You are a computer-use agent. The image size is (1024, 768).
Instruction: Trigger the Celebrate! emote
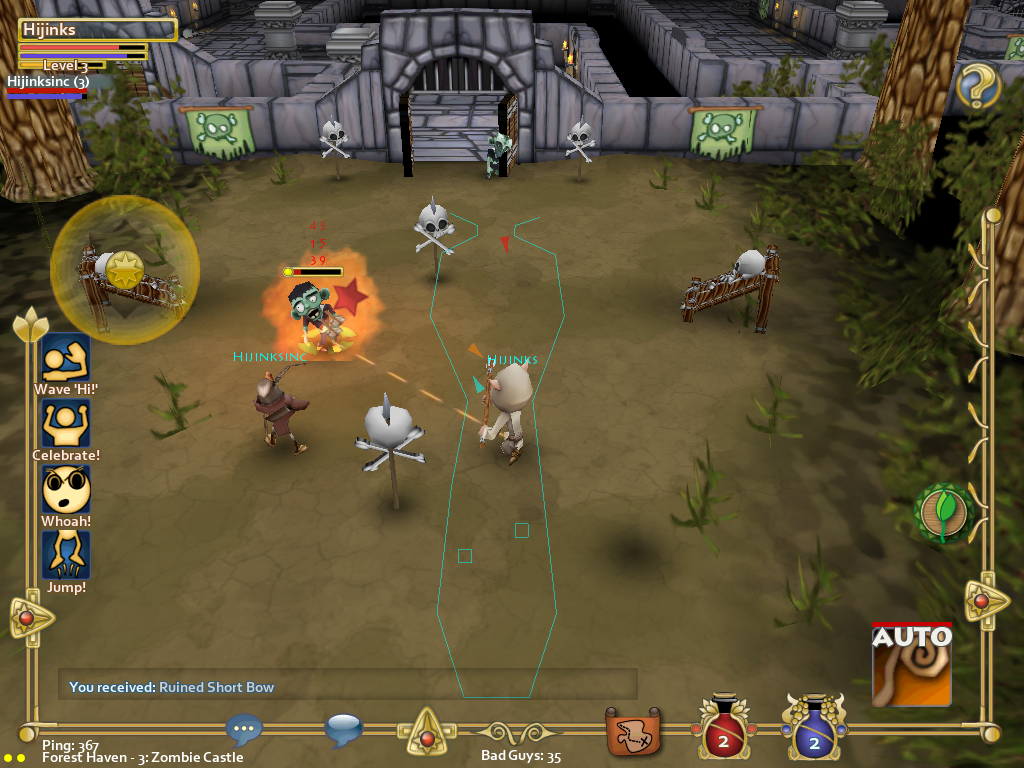click(x=66, y=423)
